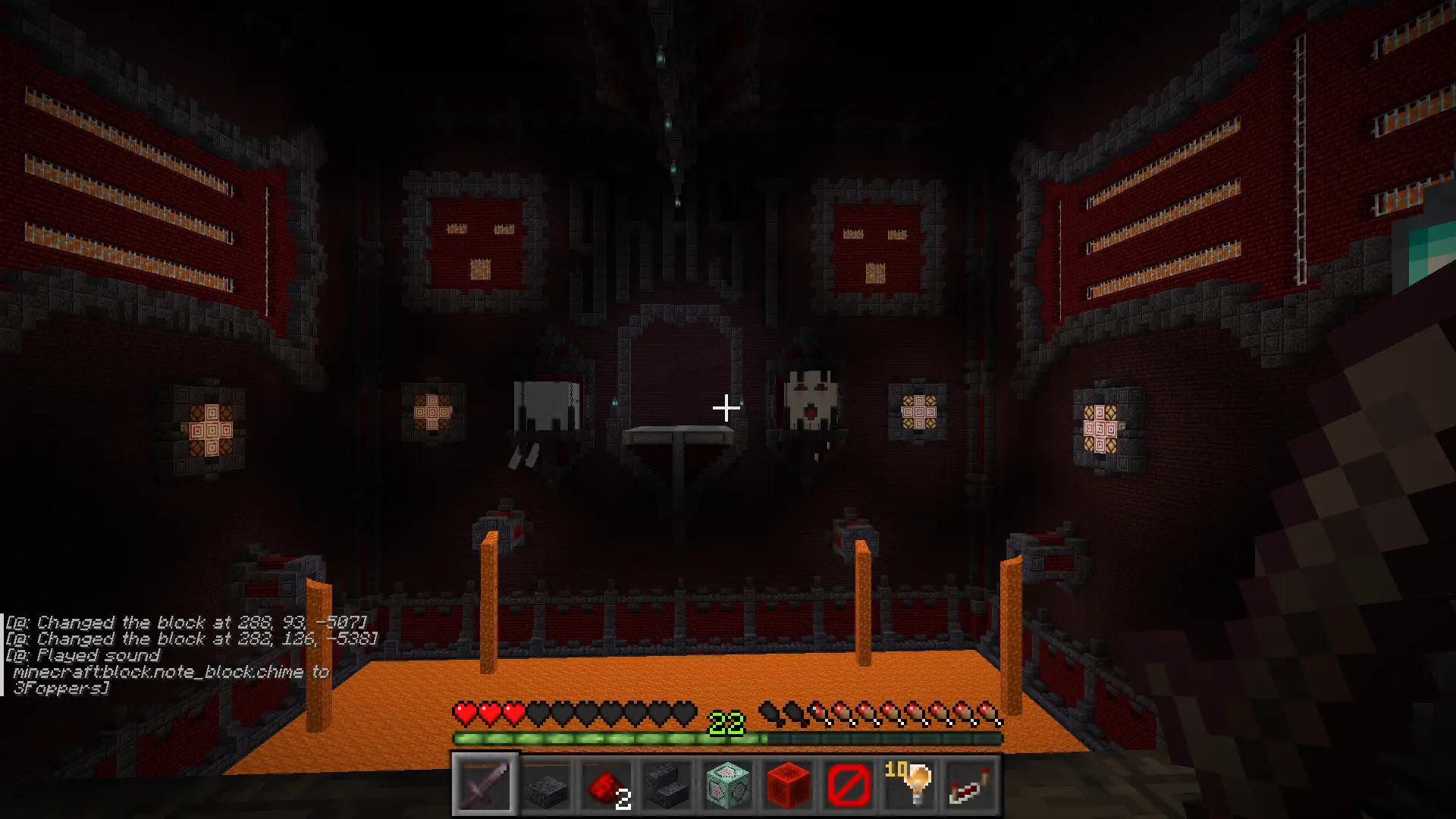Click the command output chat log
The image size is (1456, 819).
[x=190, y=655]
